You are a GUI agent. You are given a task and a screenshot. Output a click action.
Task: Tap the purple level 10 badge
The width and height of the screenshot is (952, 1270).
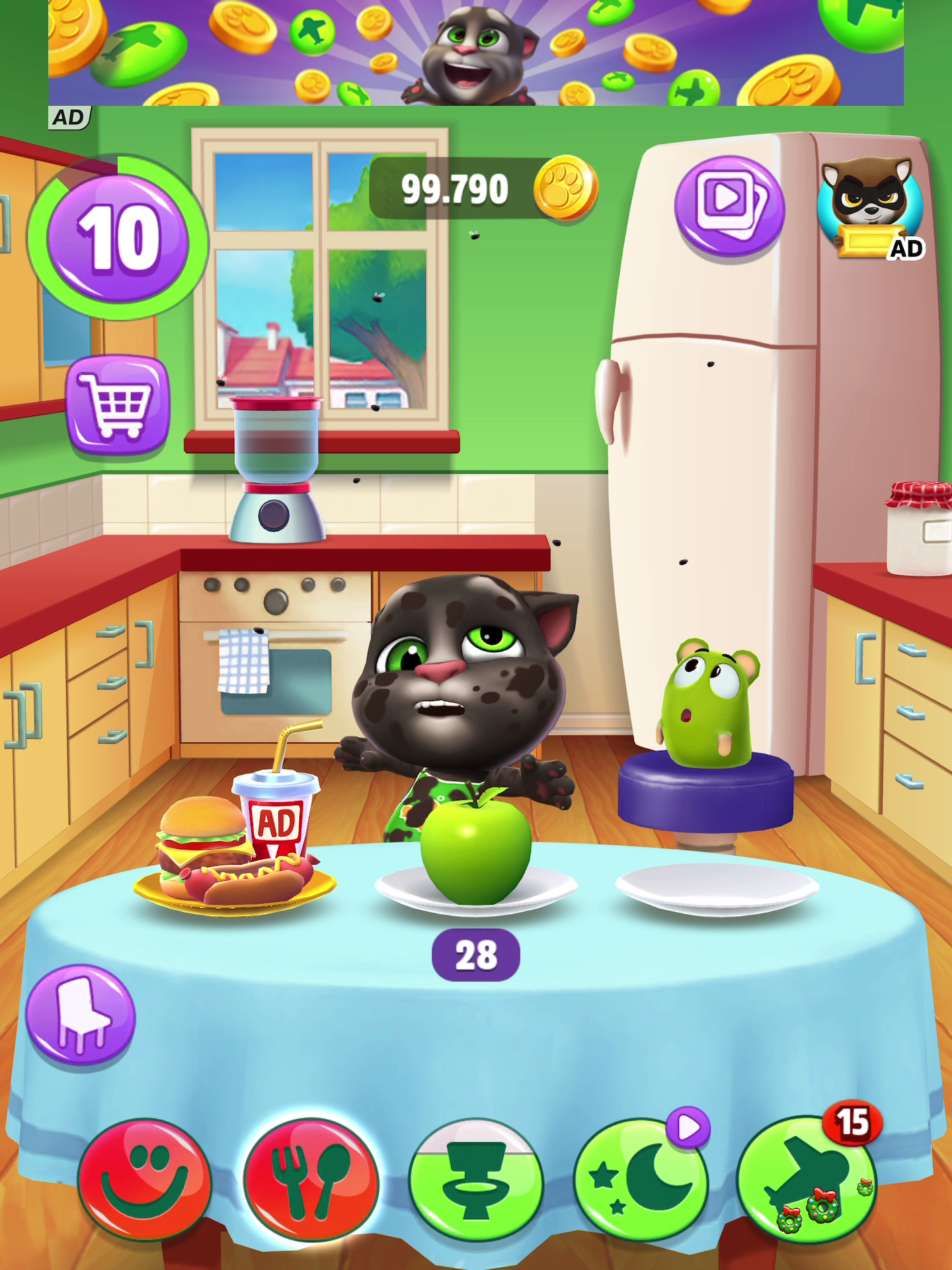[x=118, y=239]
